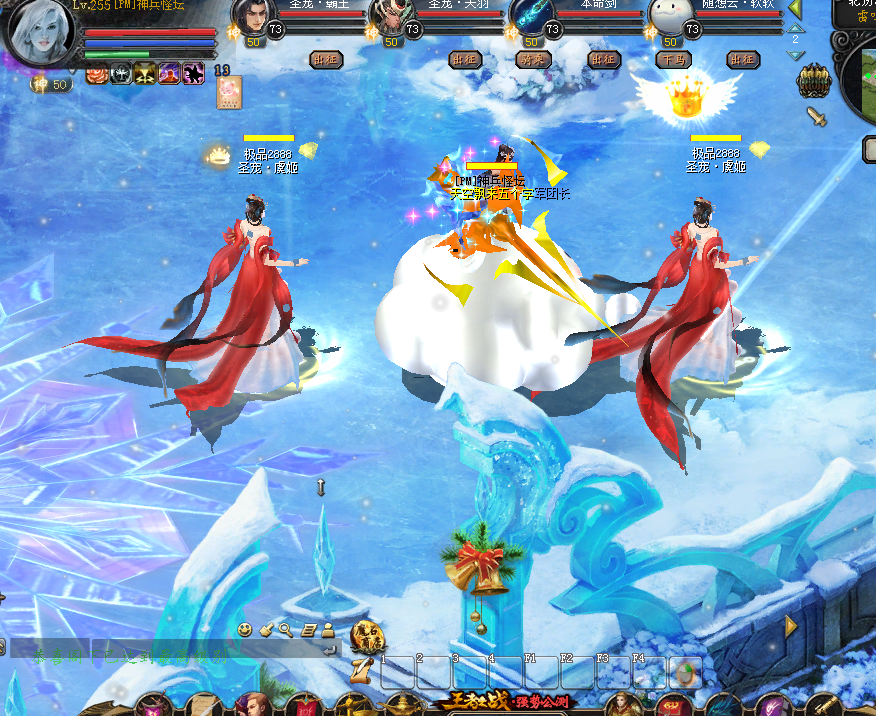Open the smiley emoji picker

pyautogui.click(x=245, y=629)
